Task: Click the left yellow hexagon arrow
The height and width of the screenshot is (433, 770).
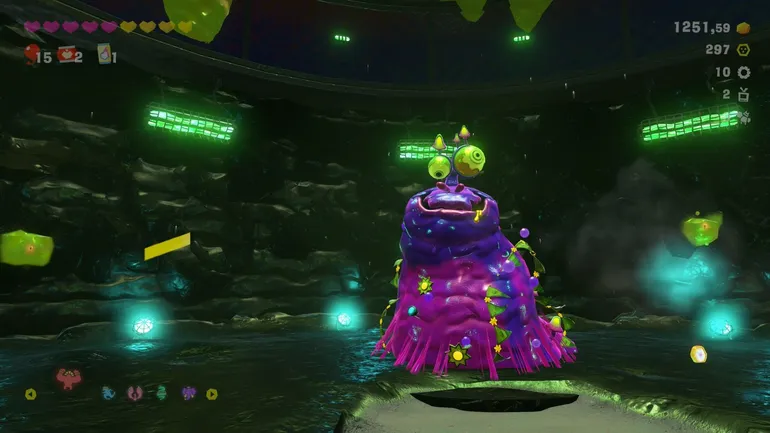Action: [30, 393]
